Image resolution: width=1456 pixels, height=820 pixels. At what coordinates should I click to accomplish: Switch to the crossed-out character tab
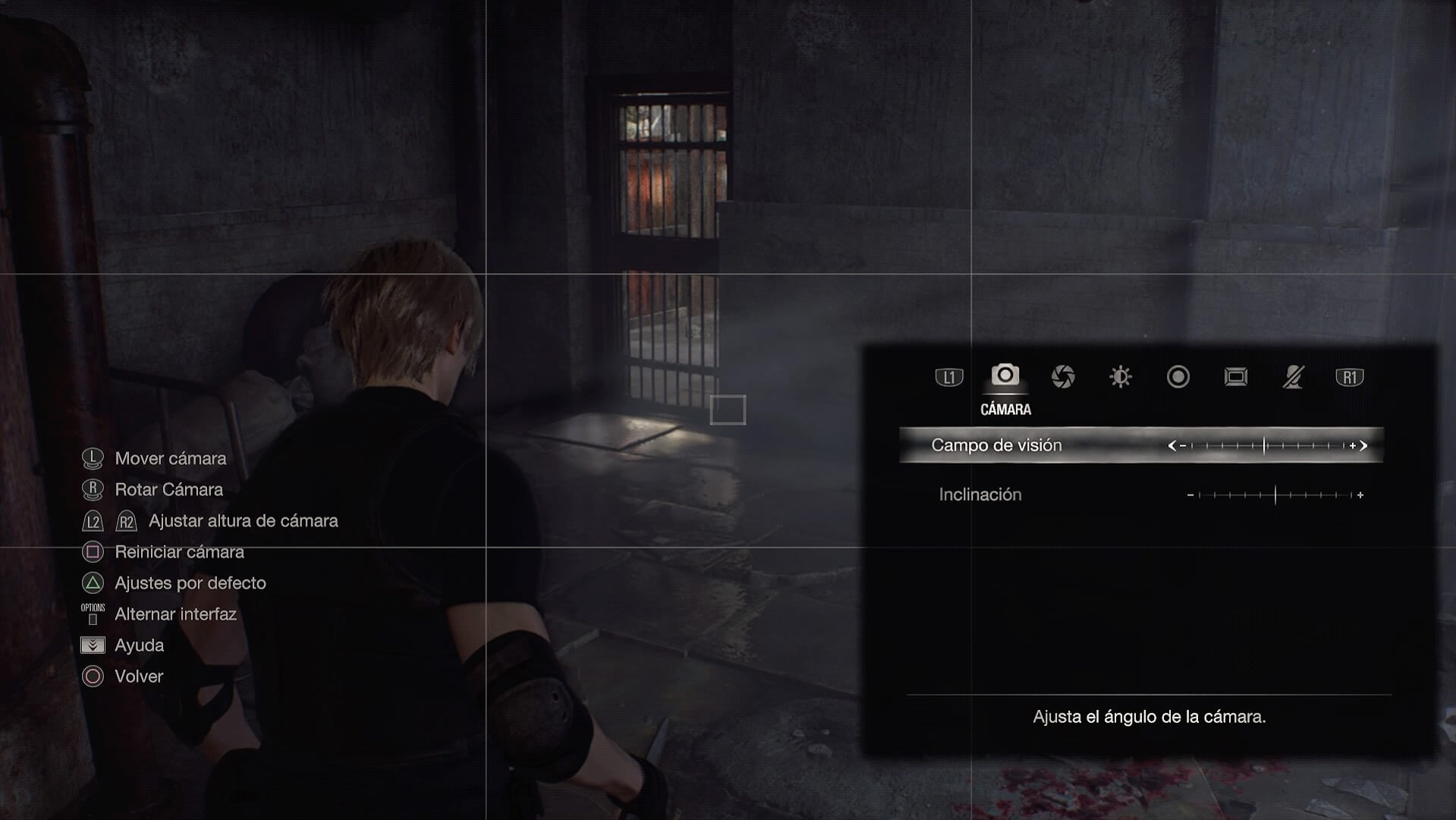coord(1293,376)
